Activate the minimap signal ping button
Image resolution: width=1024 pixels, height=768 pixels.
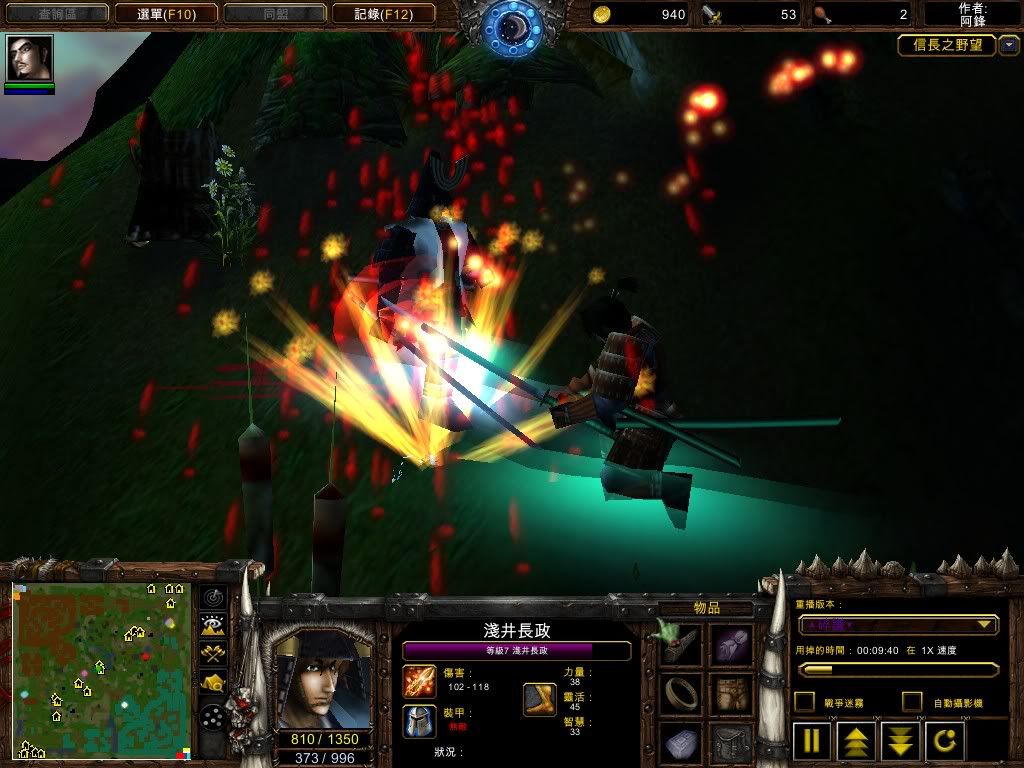click(x=213, y=598)
